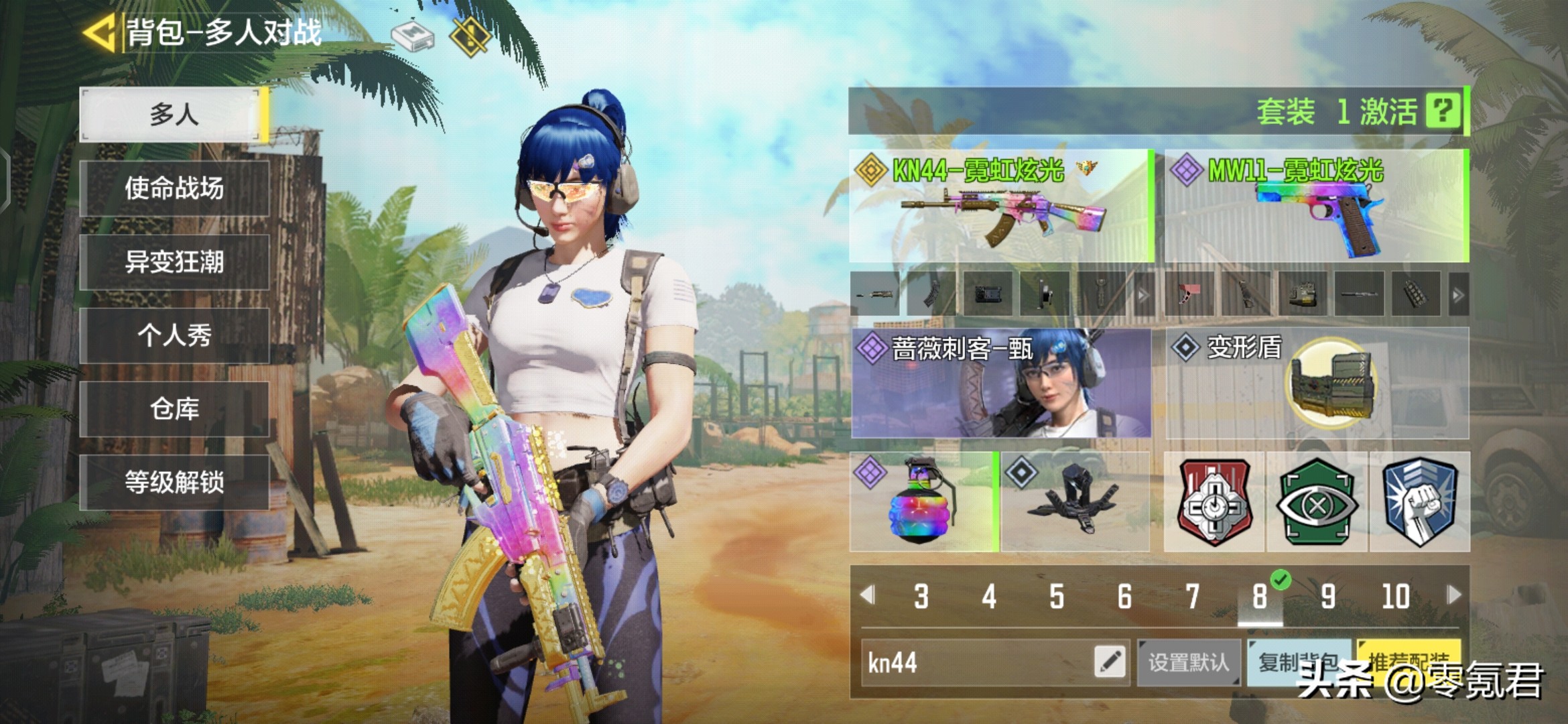Click the 设置默认 set default button
The width and height of the screenshot is (1568, 724).
click(x=1188, y=662)
